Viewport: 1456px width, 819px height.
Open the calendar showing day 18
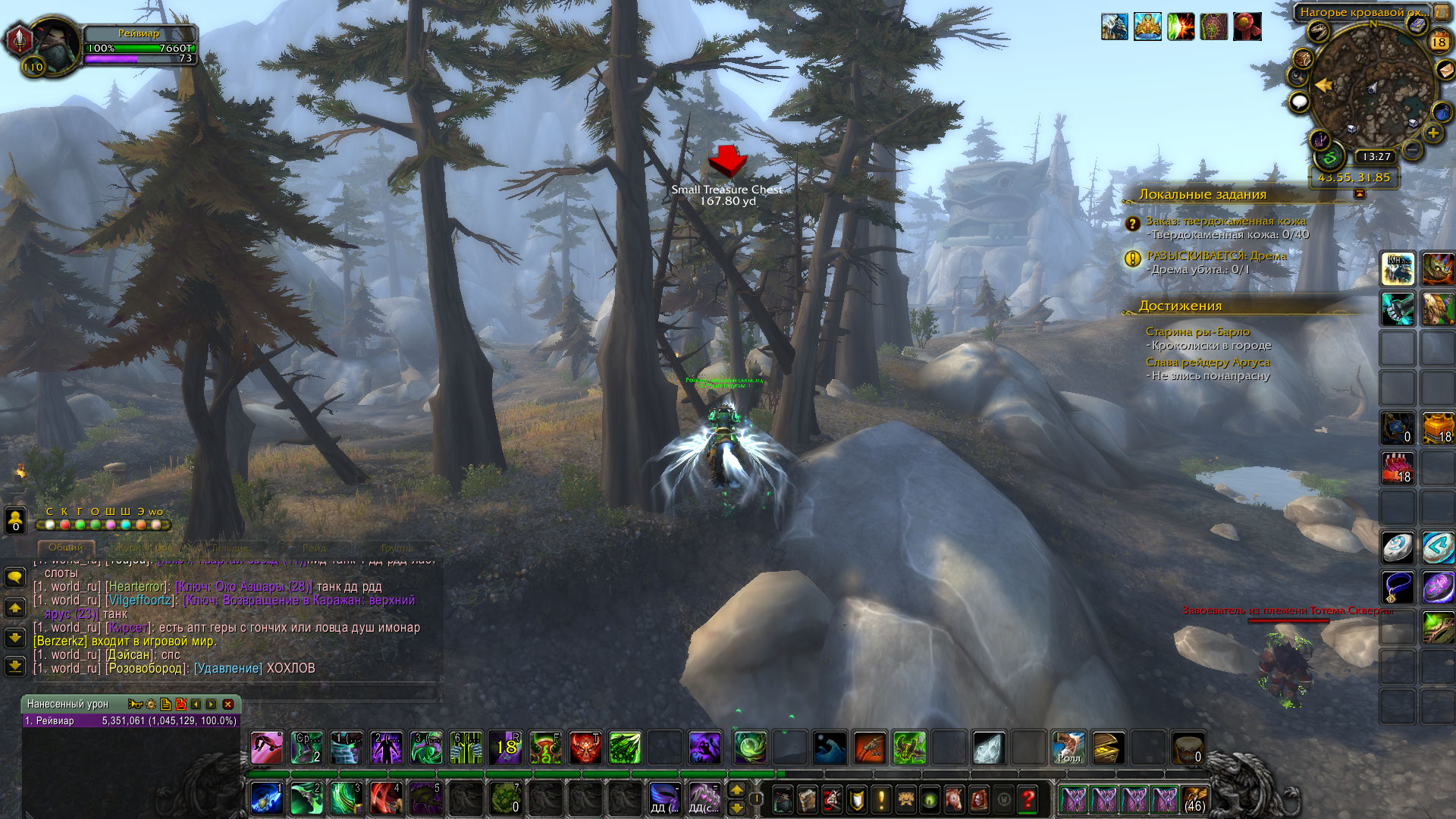click(x=1439, y=42)
